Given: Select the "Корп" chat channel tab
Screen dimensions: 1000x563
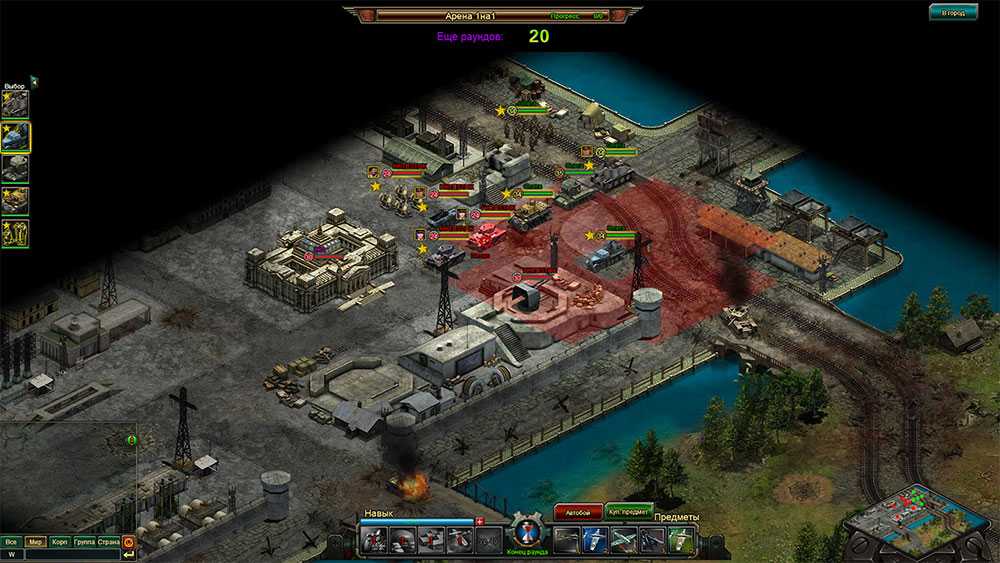Looking at the screenshot, I should pos(60,541).
